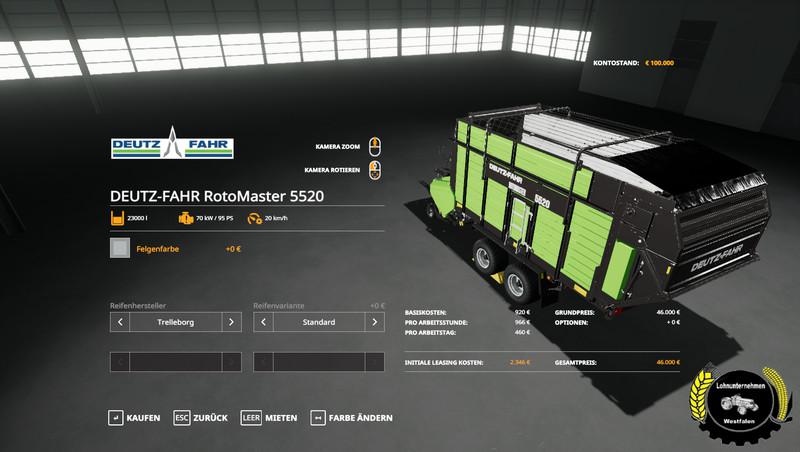Open the FARBE ÄNDERN color option
This screenshot has height=452, width=800.
[x=352, y=417]
